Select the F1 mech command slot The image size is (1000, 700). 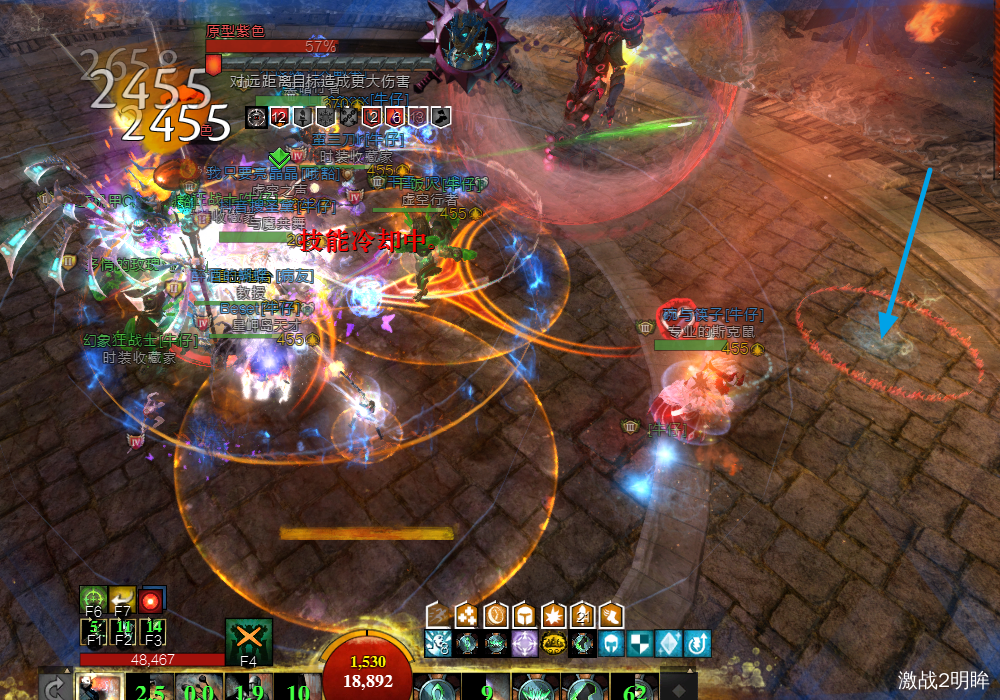click(93, 631)
